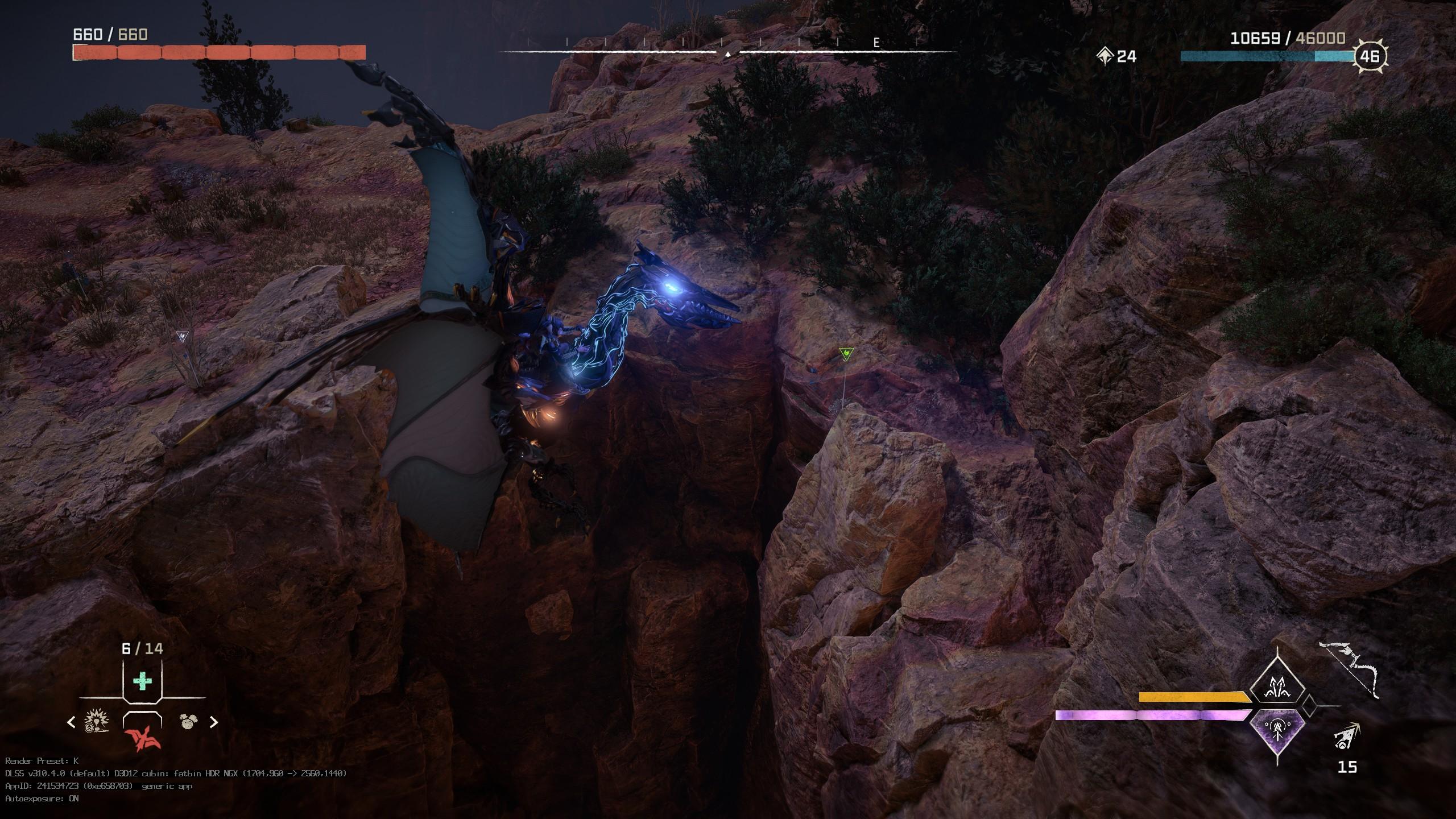
Task: Click the compass east marker
Action: click(x=876, y=43)
